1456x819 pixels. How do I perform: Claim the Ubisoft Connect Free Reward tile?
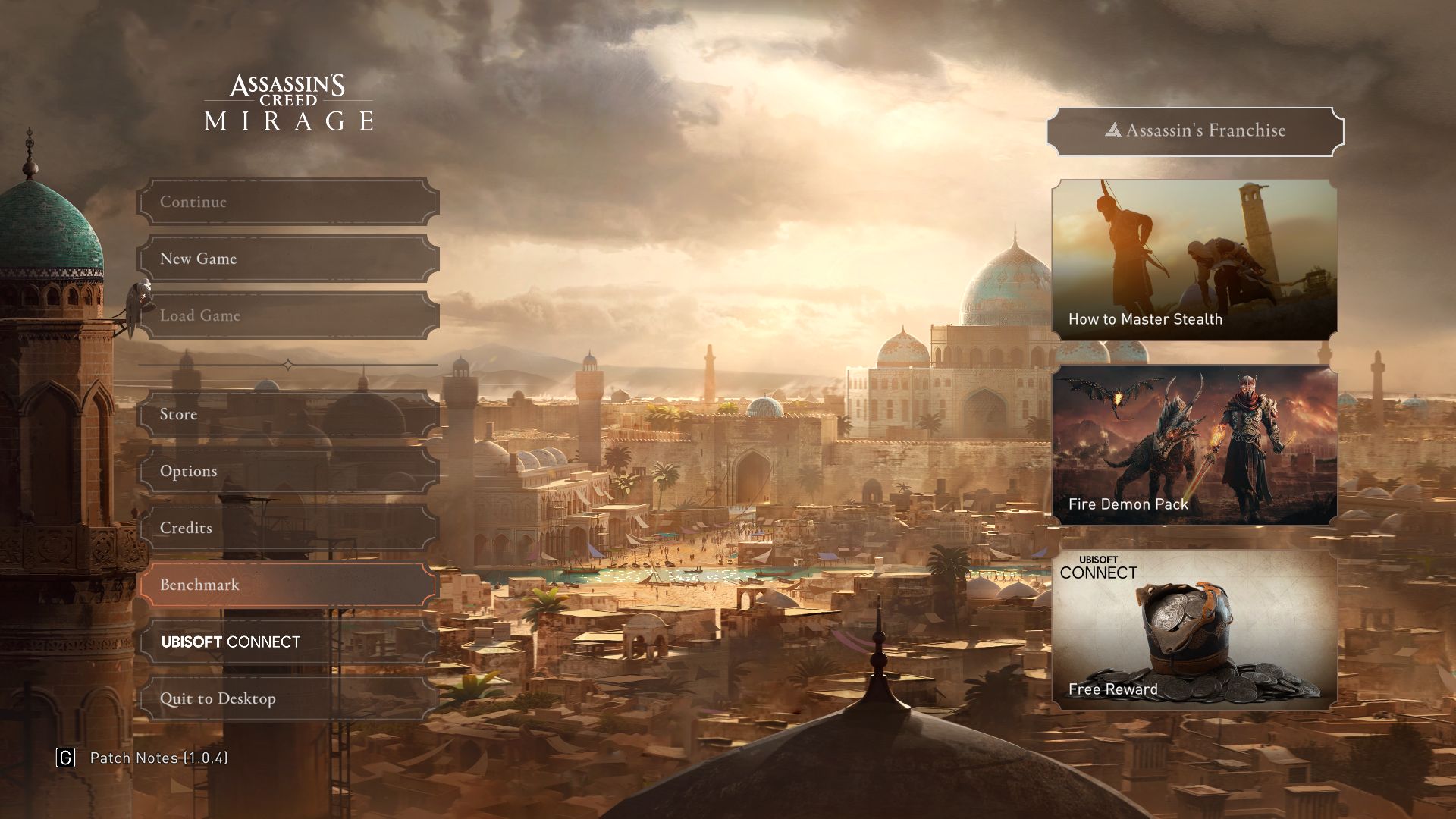[x=1194, y=630]
